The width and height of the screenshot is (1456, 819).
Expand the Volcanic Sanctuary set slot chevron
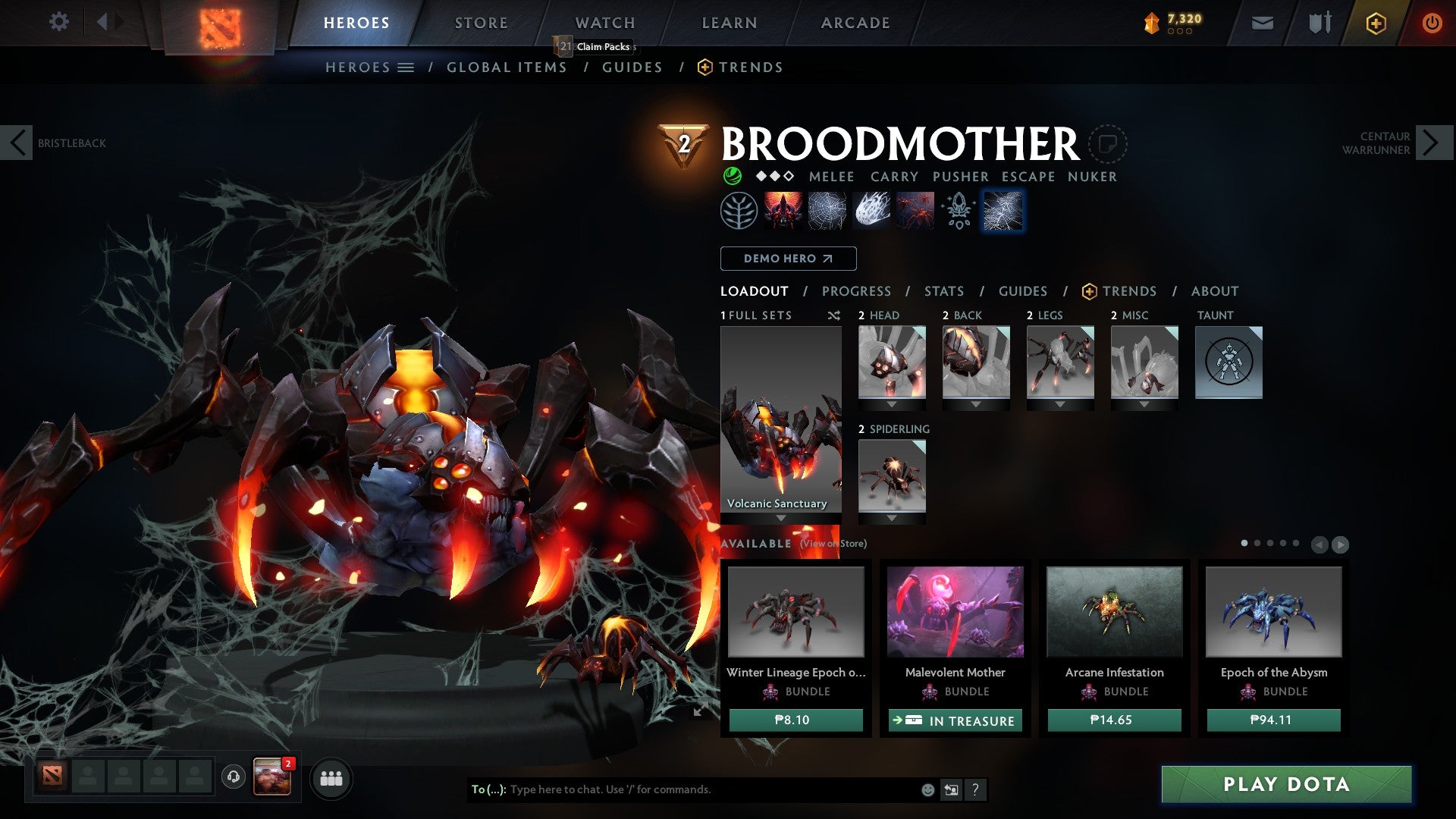click(781, 517)
